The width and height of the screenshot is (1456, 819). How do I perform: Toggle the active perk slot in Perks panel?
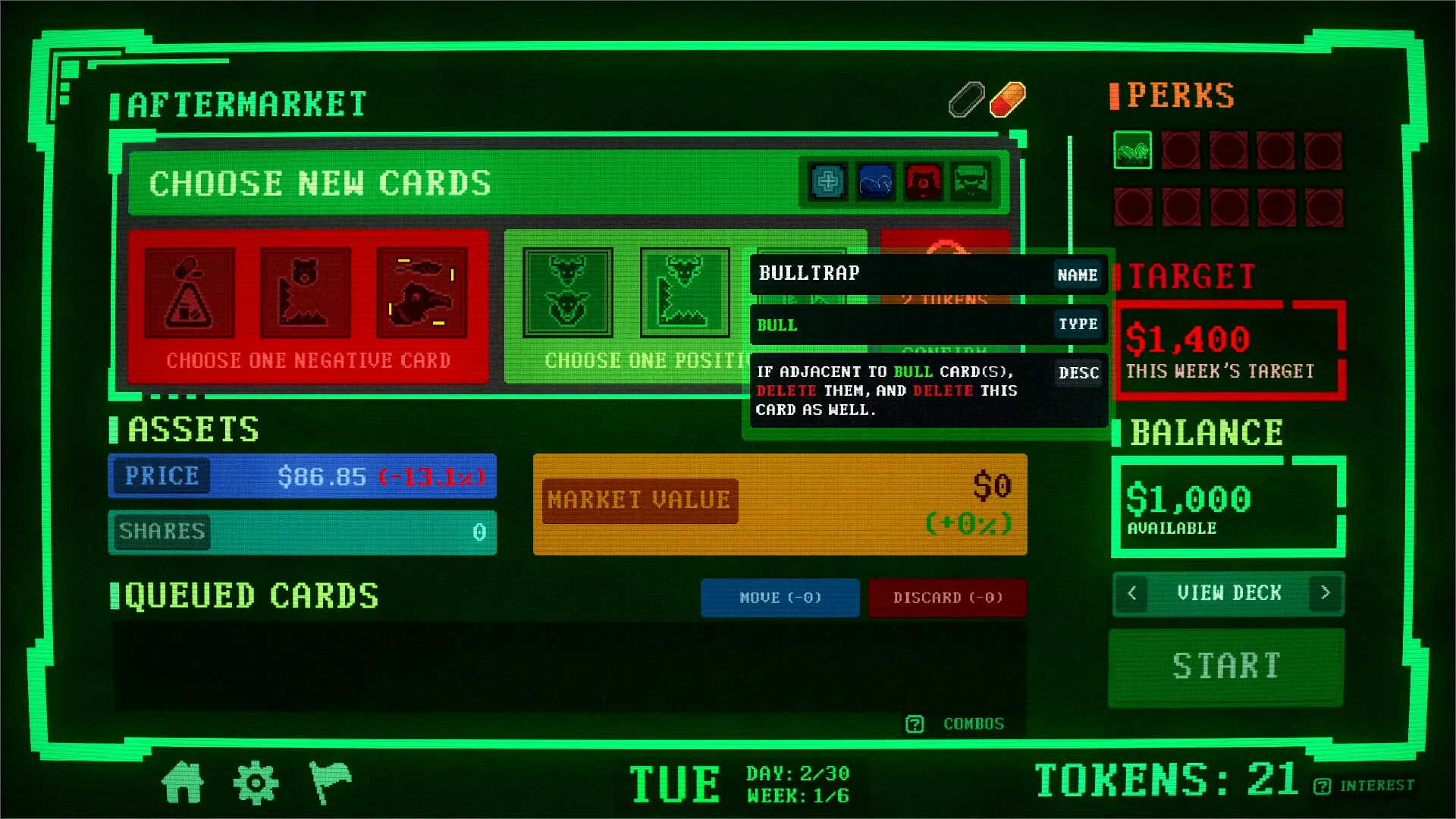1132,151
